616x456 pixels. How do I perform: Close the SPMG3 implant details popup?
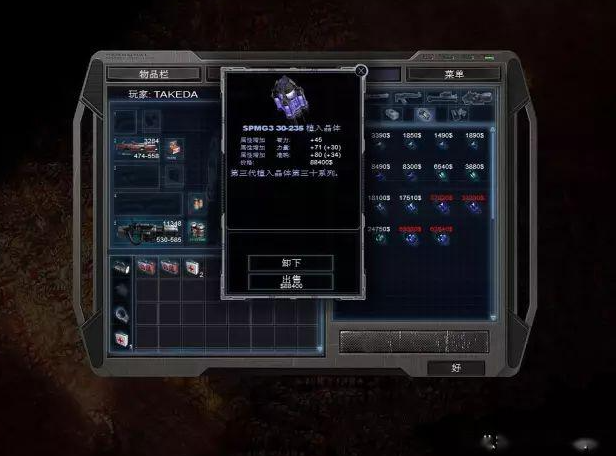pyautogui.click(x=361, y=71)
